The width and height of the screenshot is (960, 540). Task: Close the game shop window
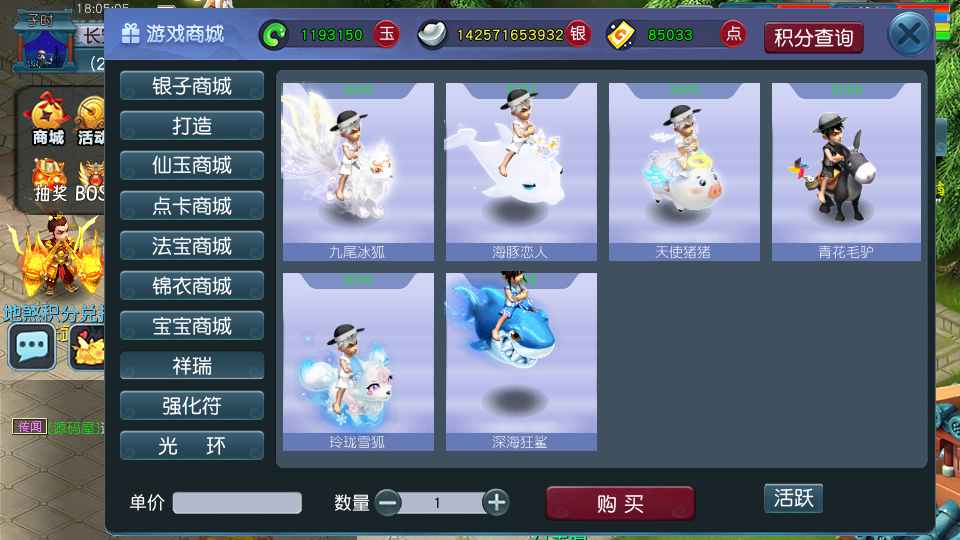[909, 36]
